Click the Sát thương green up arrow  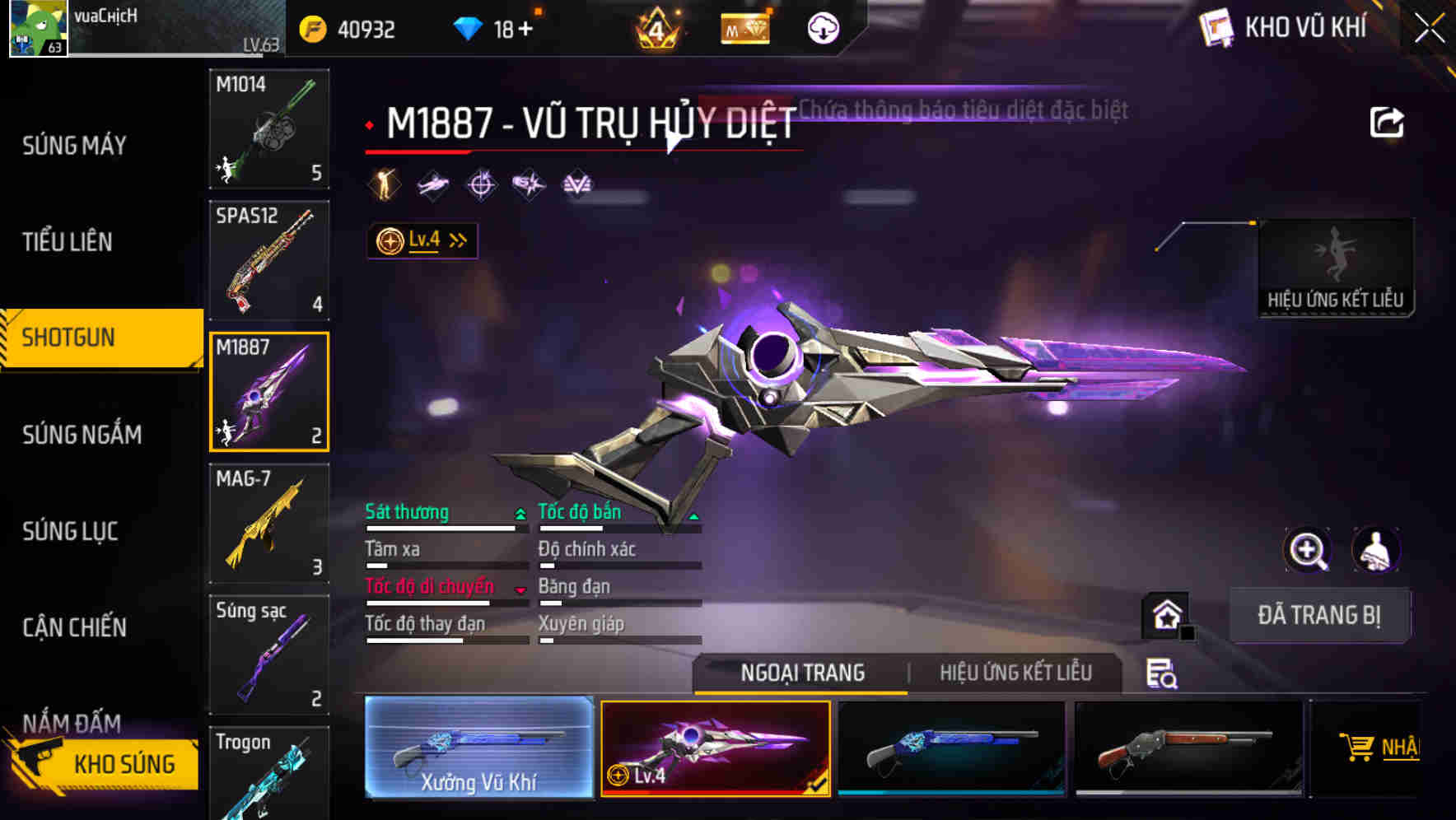[x=519, y=512]
